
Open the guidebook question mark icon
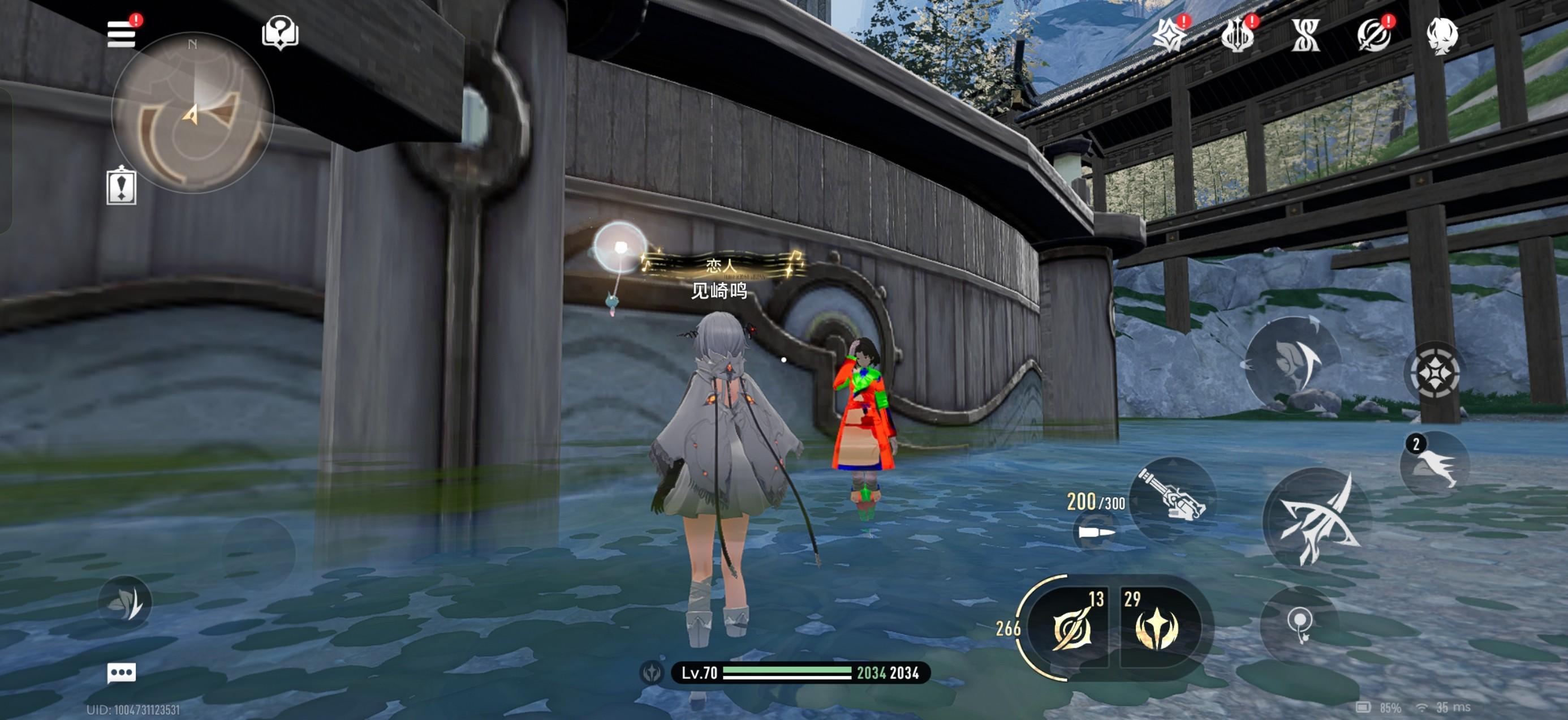coord(280,32)
